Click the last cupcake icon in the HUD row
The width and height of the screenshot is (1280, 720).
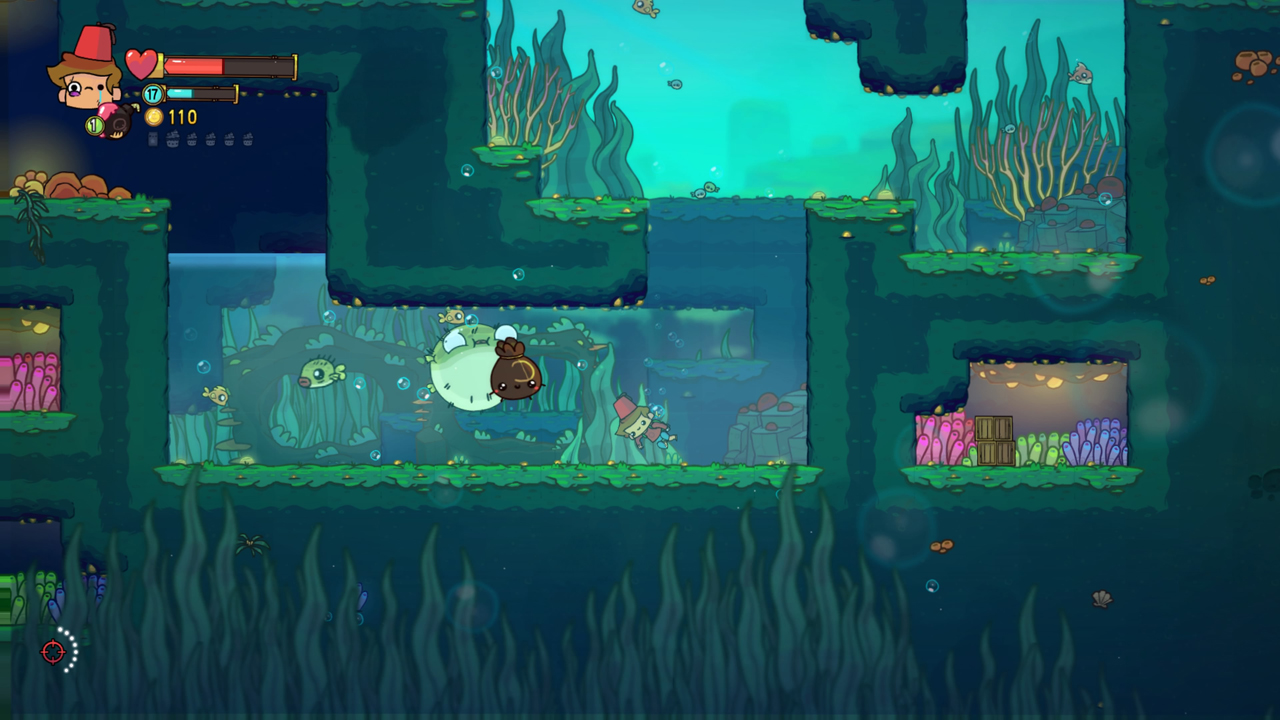tap(248, 139)
